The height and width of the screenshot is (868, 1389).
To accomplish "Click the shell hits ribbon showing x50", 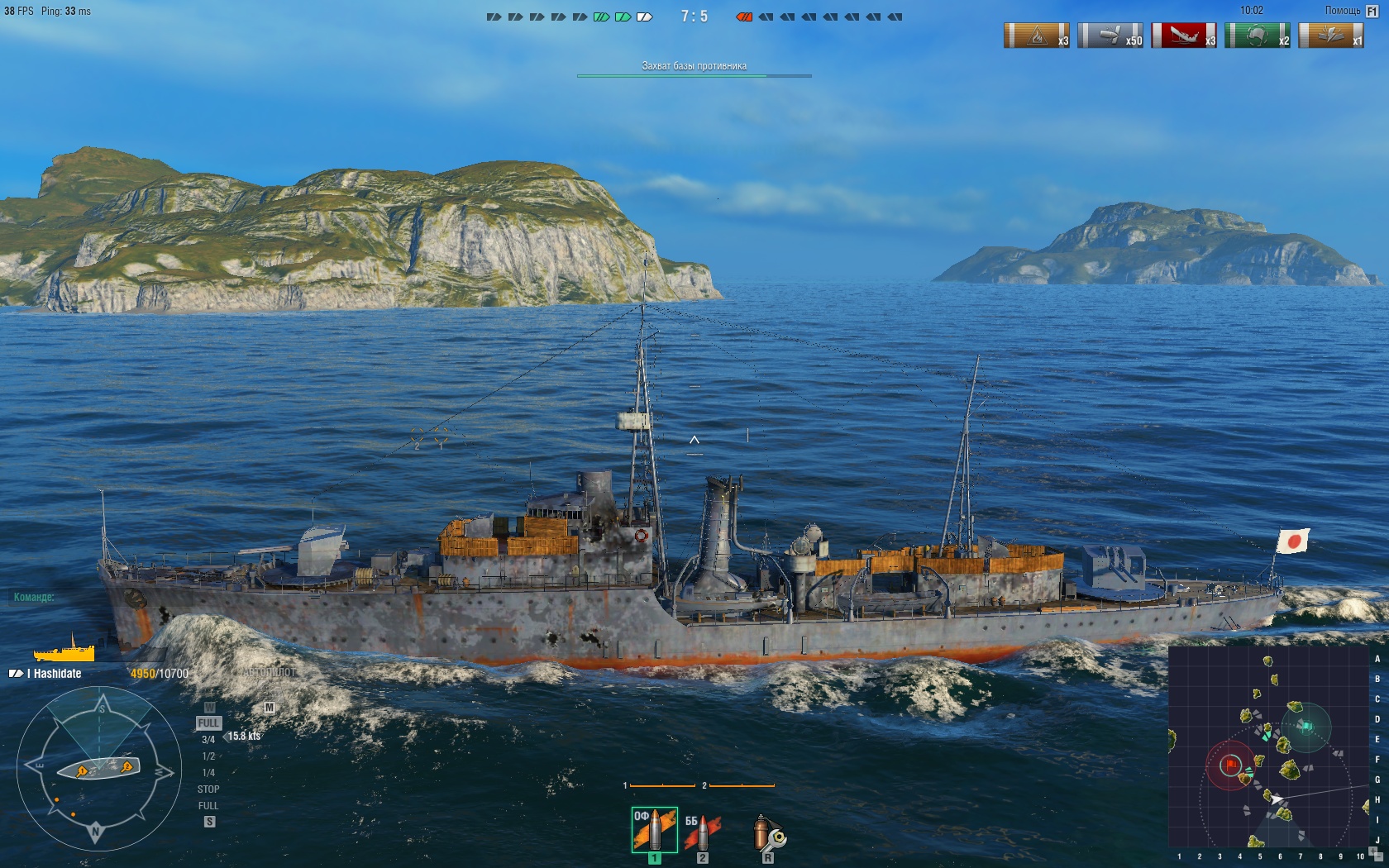I will (1110, 36).
